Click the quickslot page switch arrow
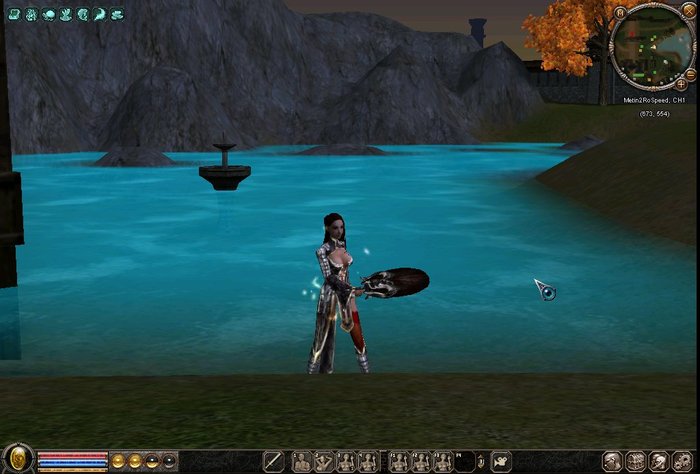The height and width of the screenshot is (474, 700). tap(479, 461)
